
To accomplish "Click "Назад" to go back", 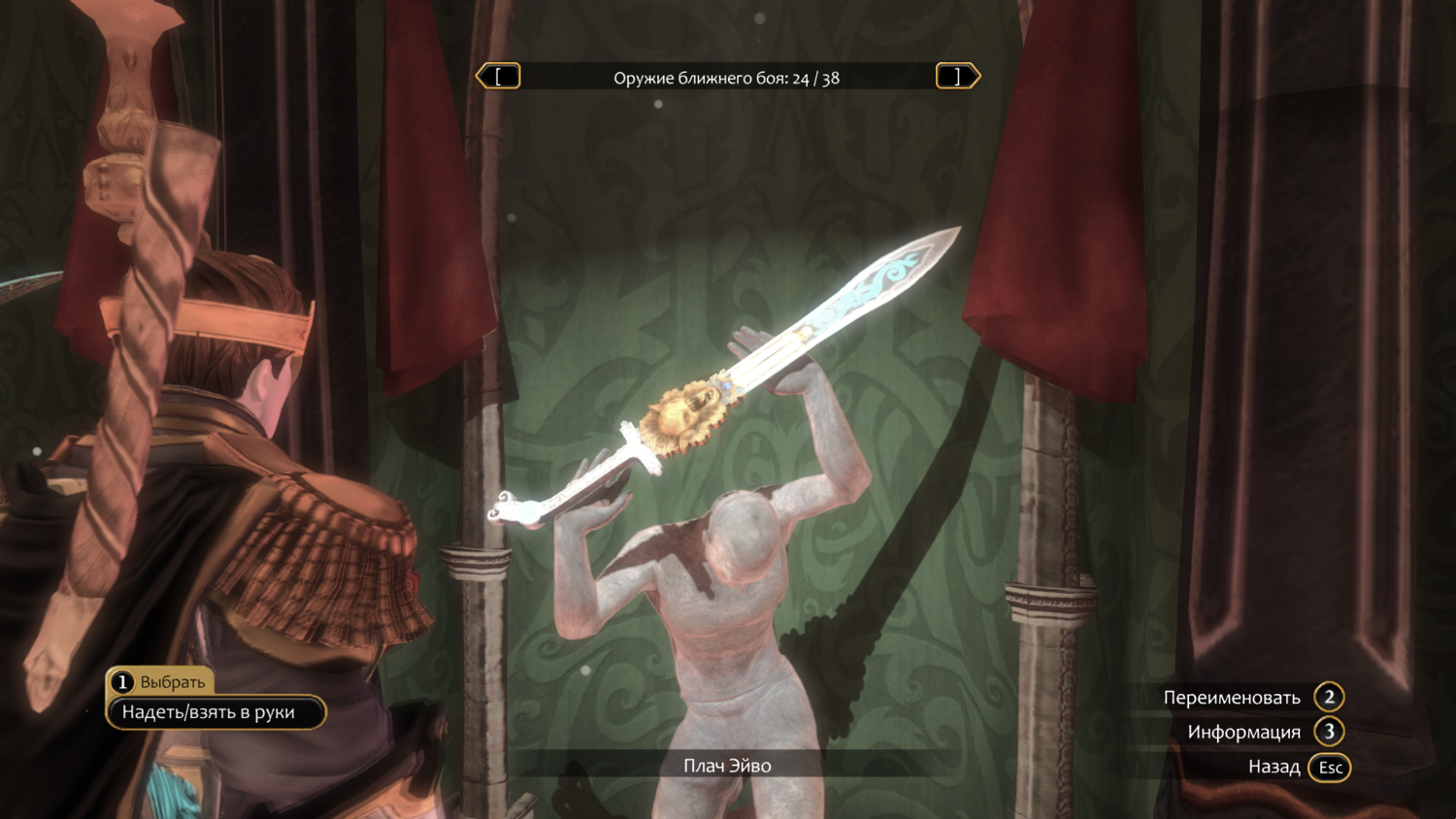I will click(x=1297, y=768).
